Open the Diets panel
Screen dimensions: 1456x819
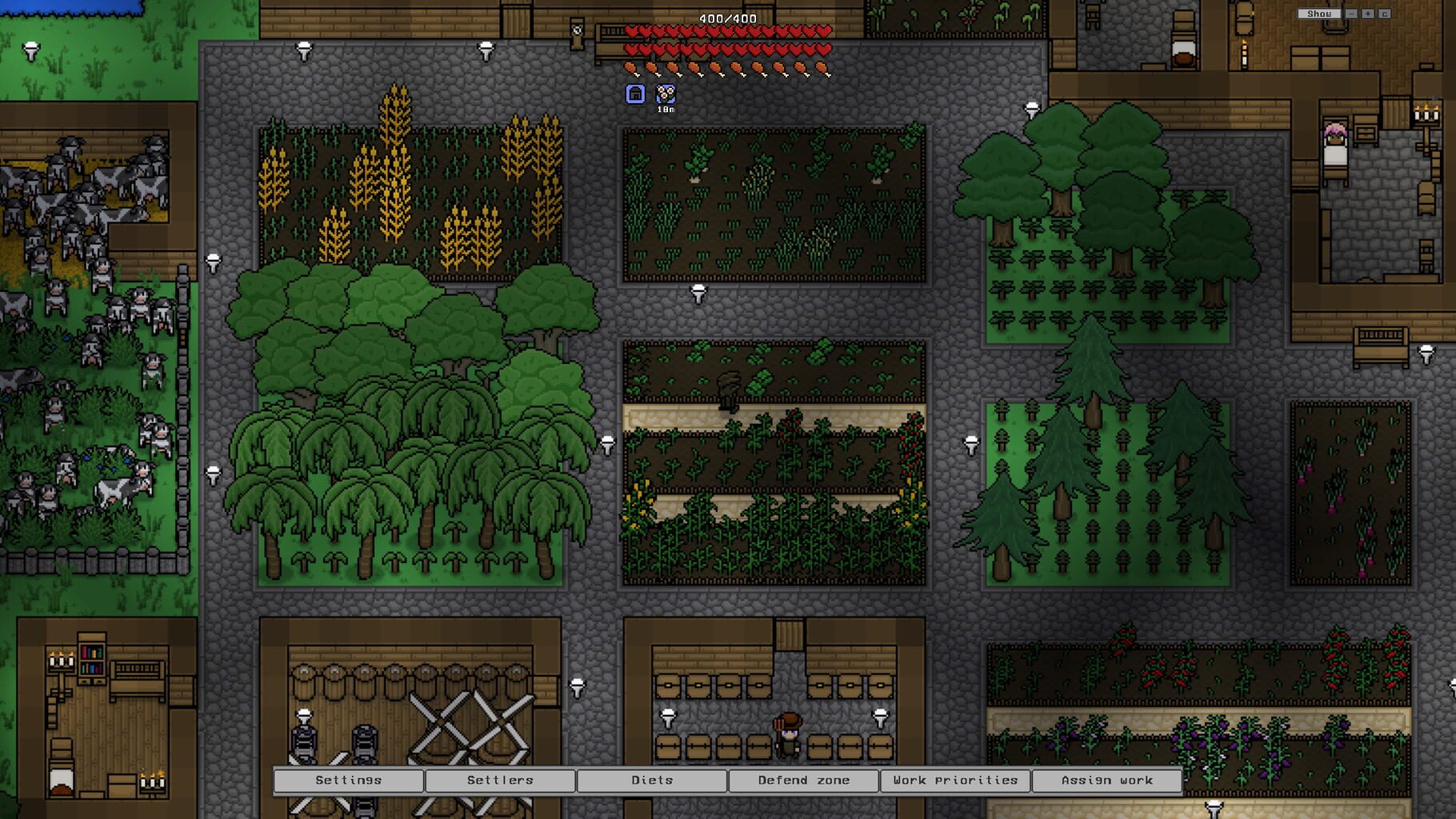click(x=652, y=780)
